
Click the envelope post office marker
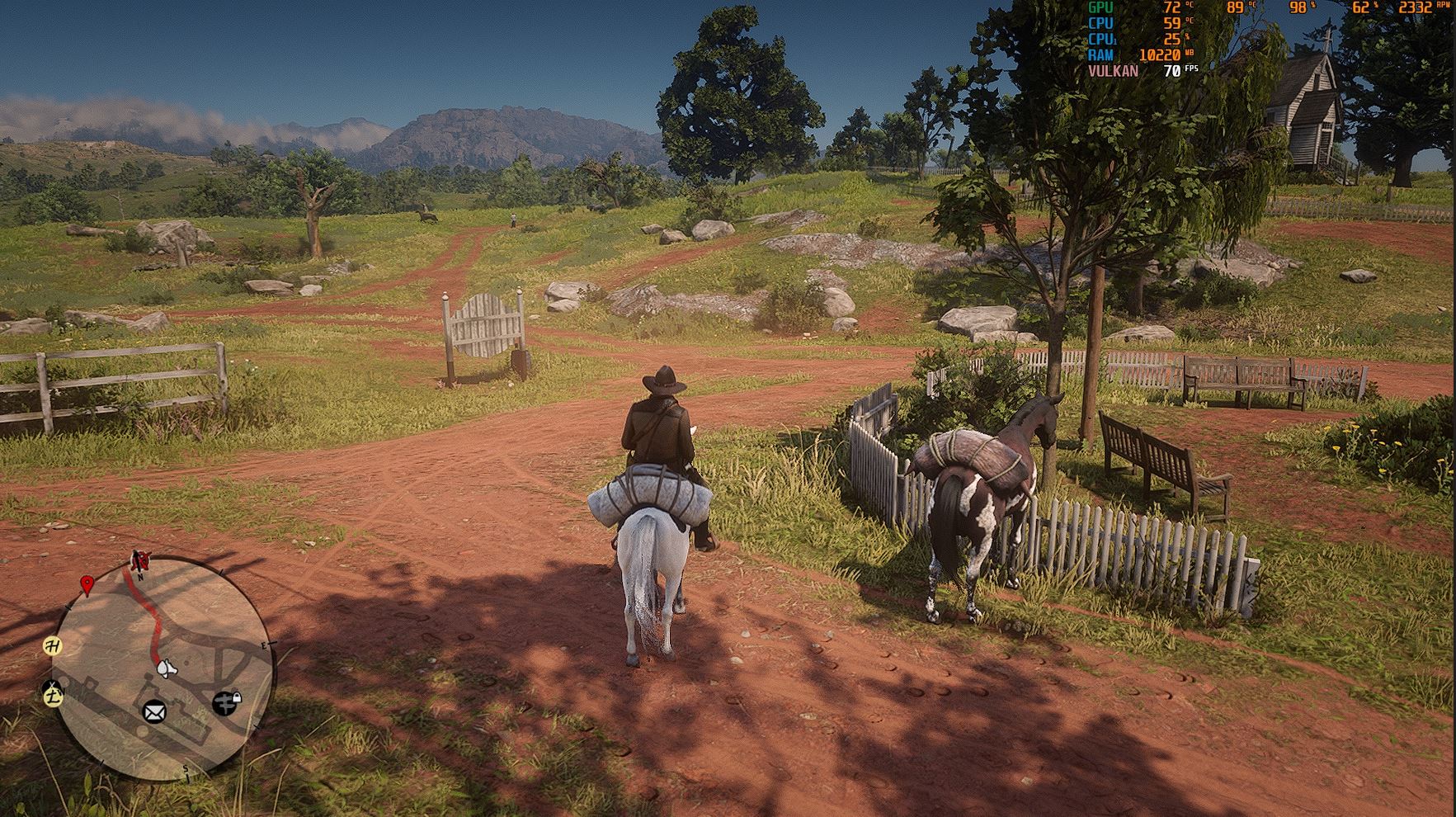[154, 711]
